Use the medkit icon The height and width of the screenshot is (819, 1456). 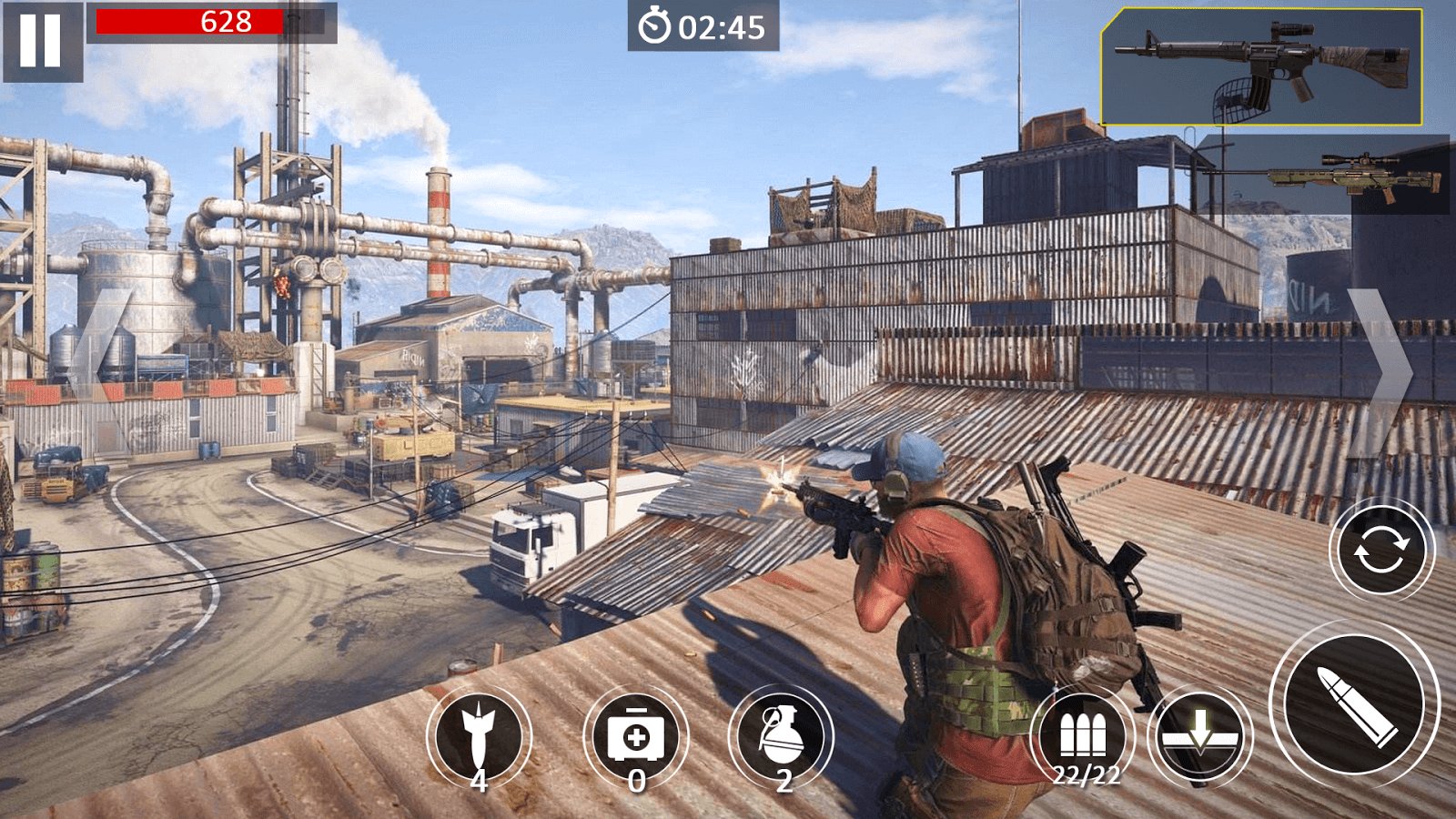tap(636, 737)
